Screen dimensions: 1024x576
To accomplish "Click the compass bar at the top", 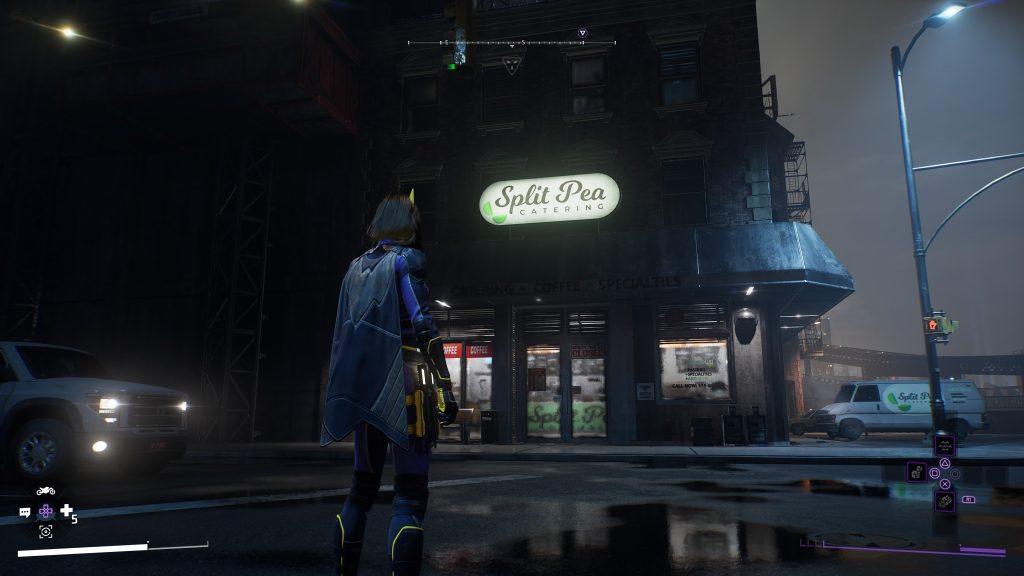I will pyautogui.click(x=512, y=43).
